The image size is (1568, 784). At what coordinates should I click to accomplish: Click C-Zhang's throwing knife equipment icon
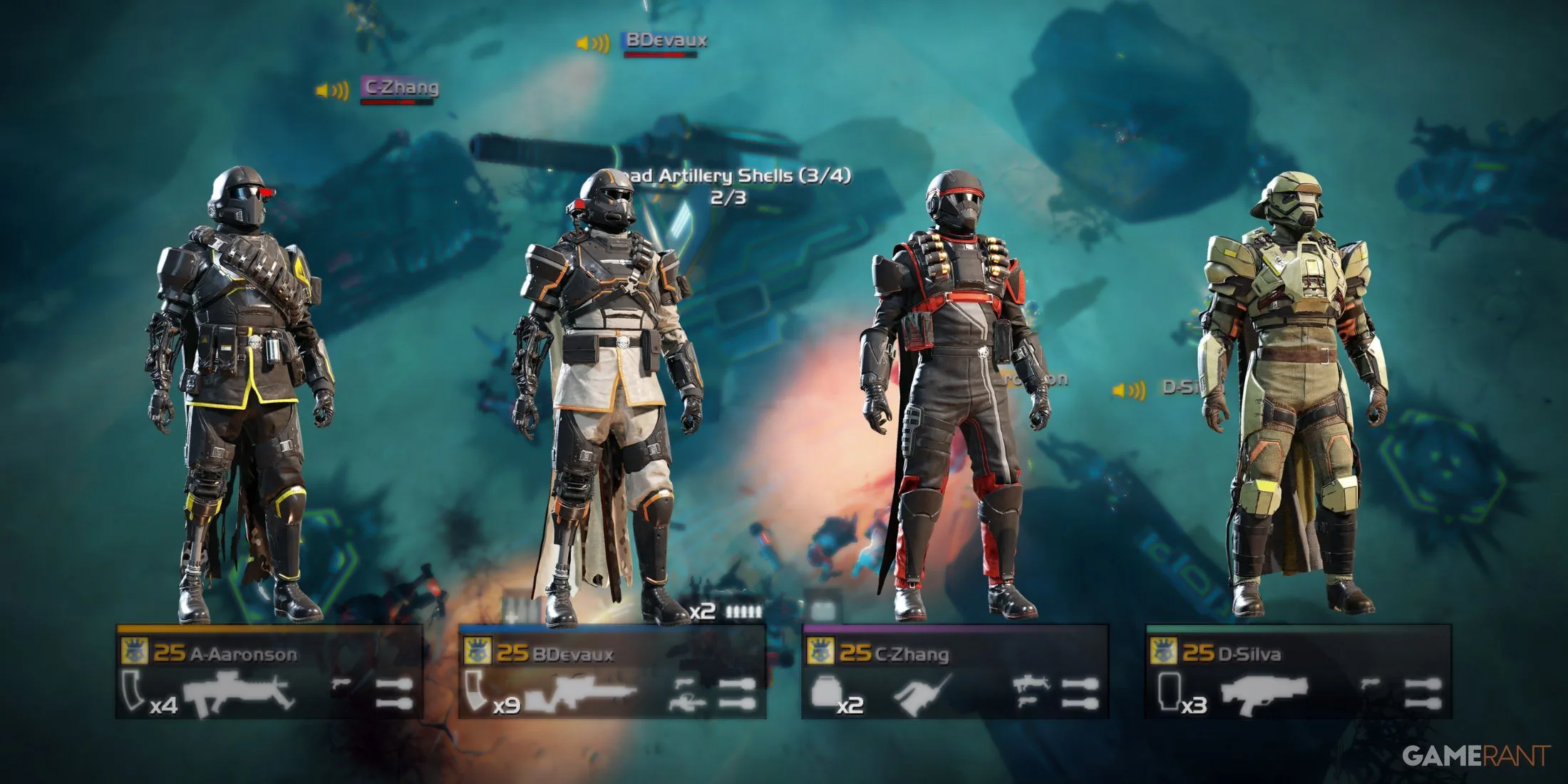917,696
